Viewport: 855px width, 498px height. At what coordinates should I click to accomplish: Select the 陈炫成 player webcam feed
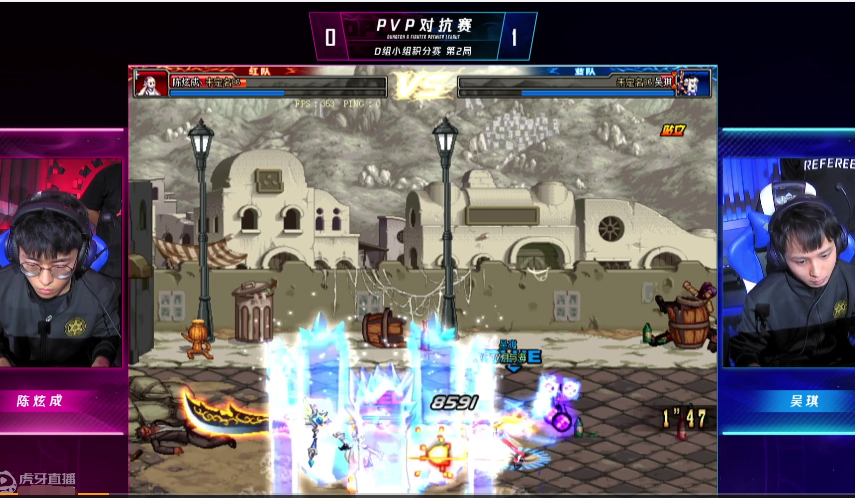pos(62,265)
